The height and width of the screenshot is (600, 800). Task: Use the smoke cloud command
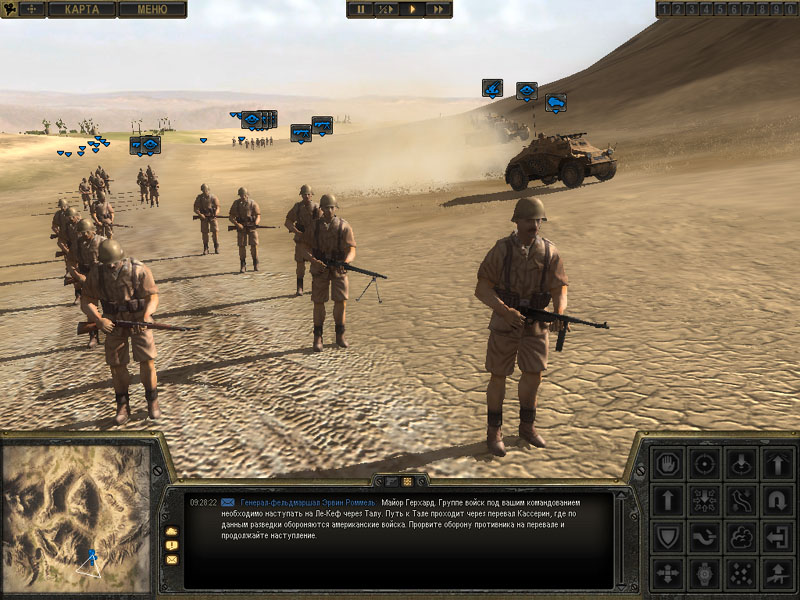[741, 537]
